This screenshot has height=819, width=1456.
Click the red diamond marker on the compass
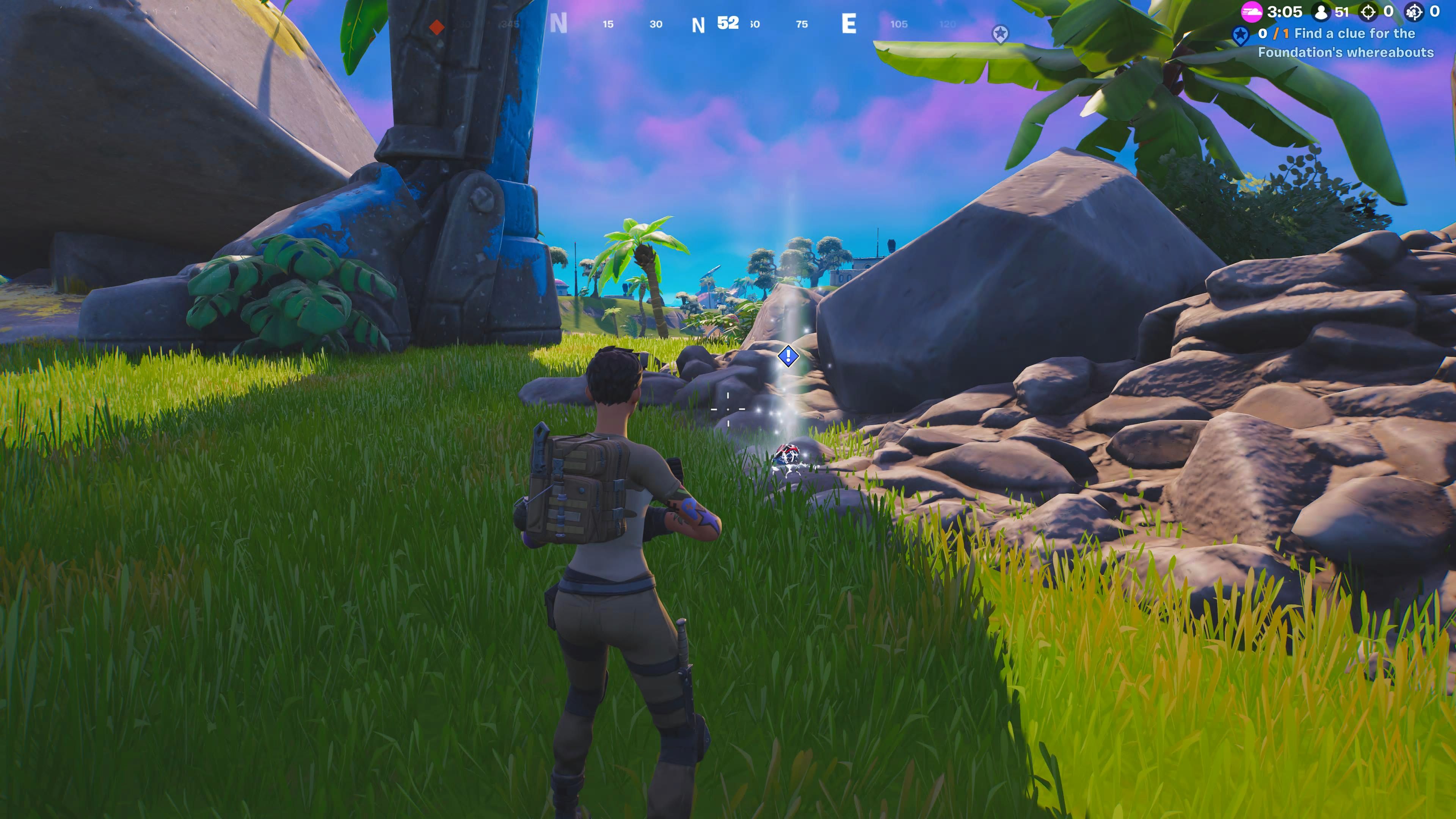click(436, 27)
